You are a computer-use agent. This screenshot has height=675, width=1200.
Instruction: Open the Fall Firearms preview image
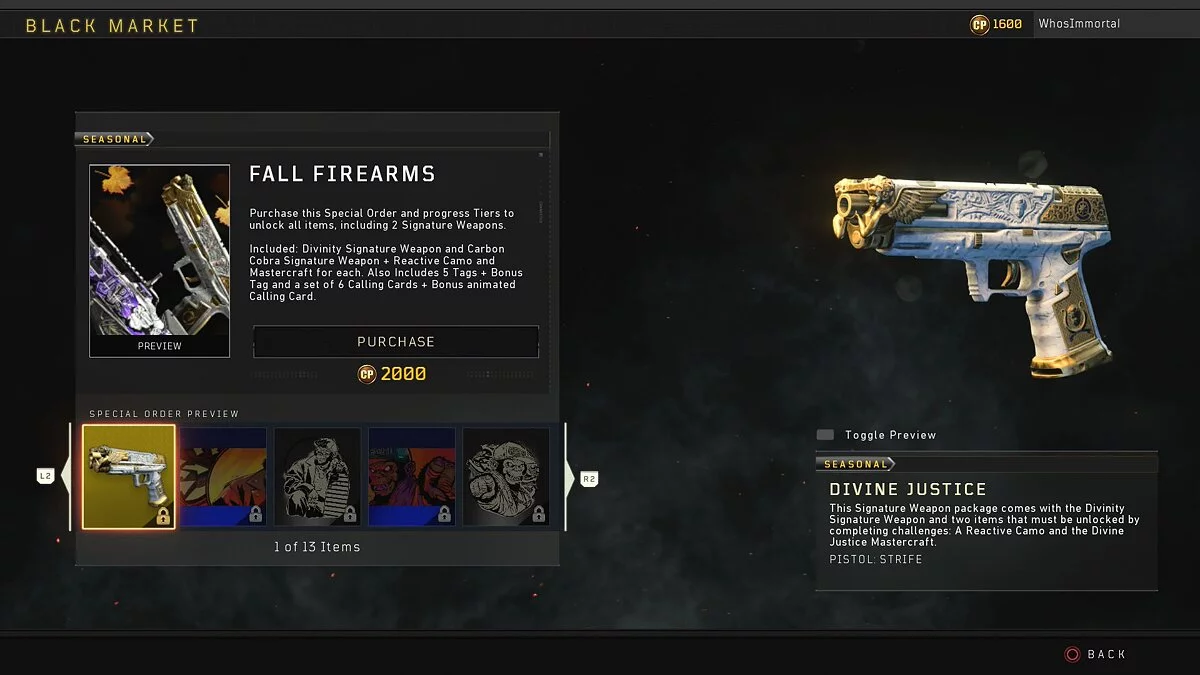coord(159,260)
